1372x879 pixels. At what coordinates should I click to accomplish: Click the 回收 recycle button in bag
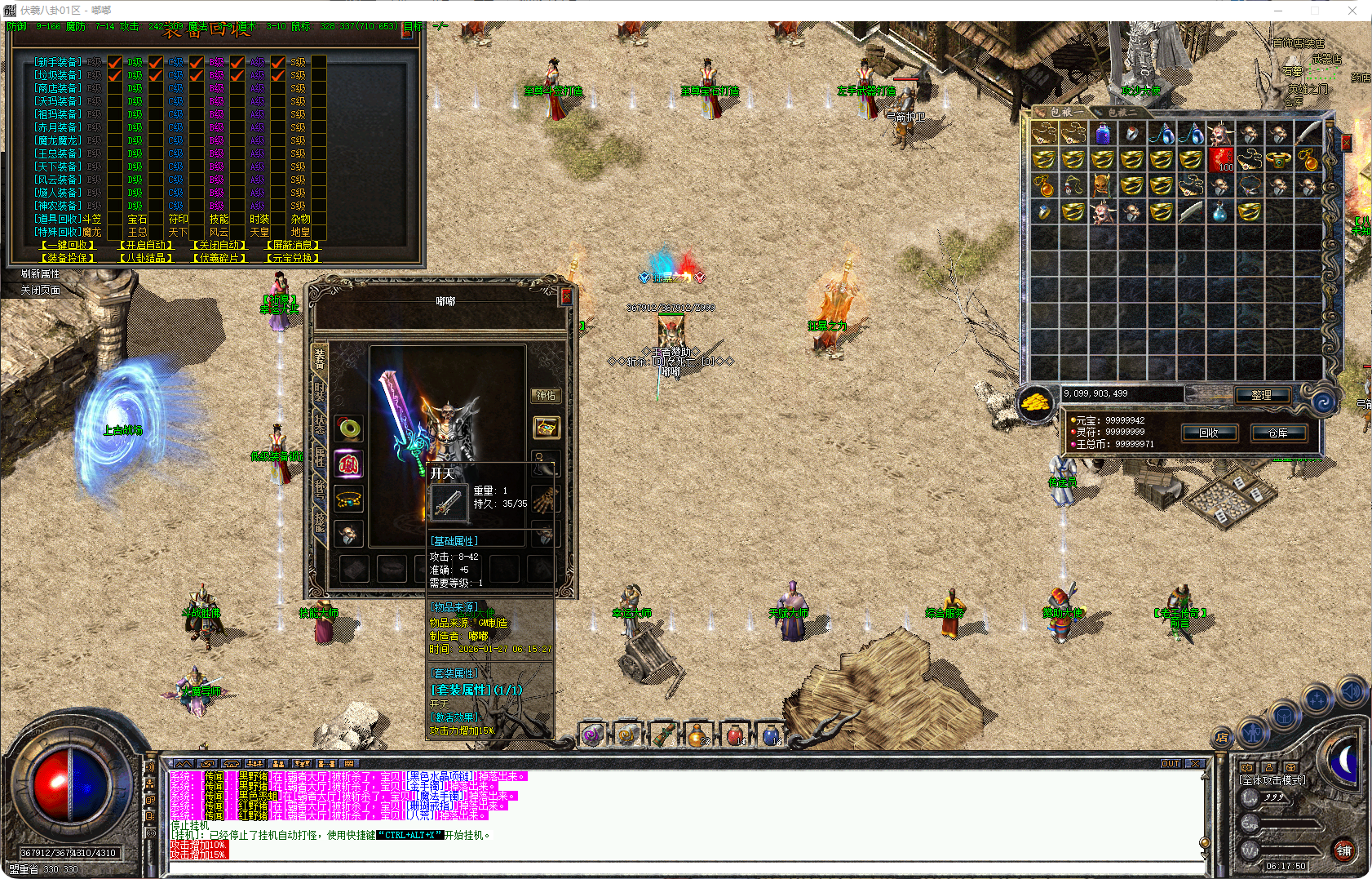1209,433
